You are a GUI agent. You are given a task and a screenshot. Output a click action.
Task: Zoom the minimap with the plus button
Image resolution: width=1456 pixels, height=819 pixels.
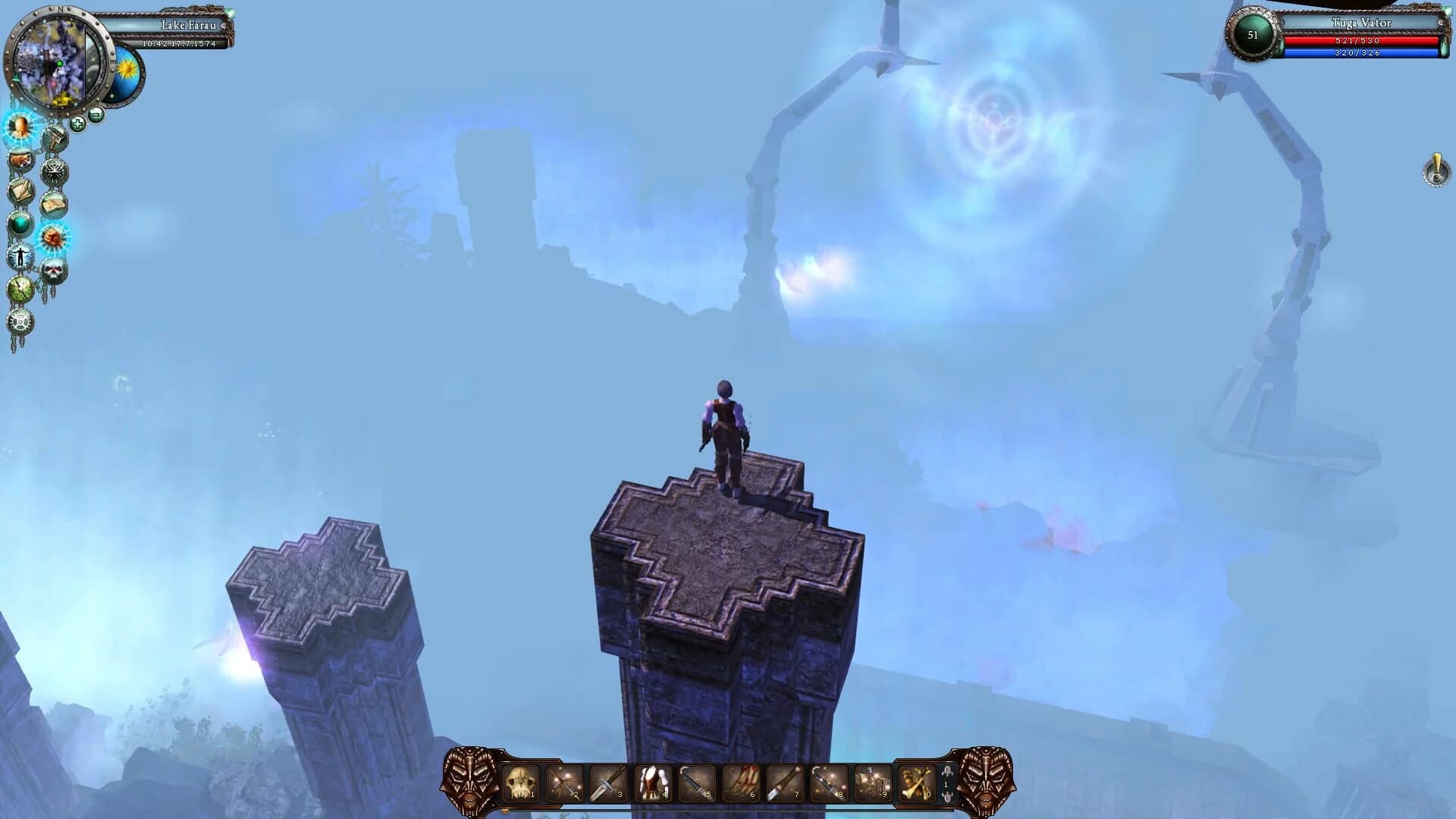[x=77, y=123]
